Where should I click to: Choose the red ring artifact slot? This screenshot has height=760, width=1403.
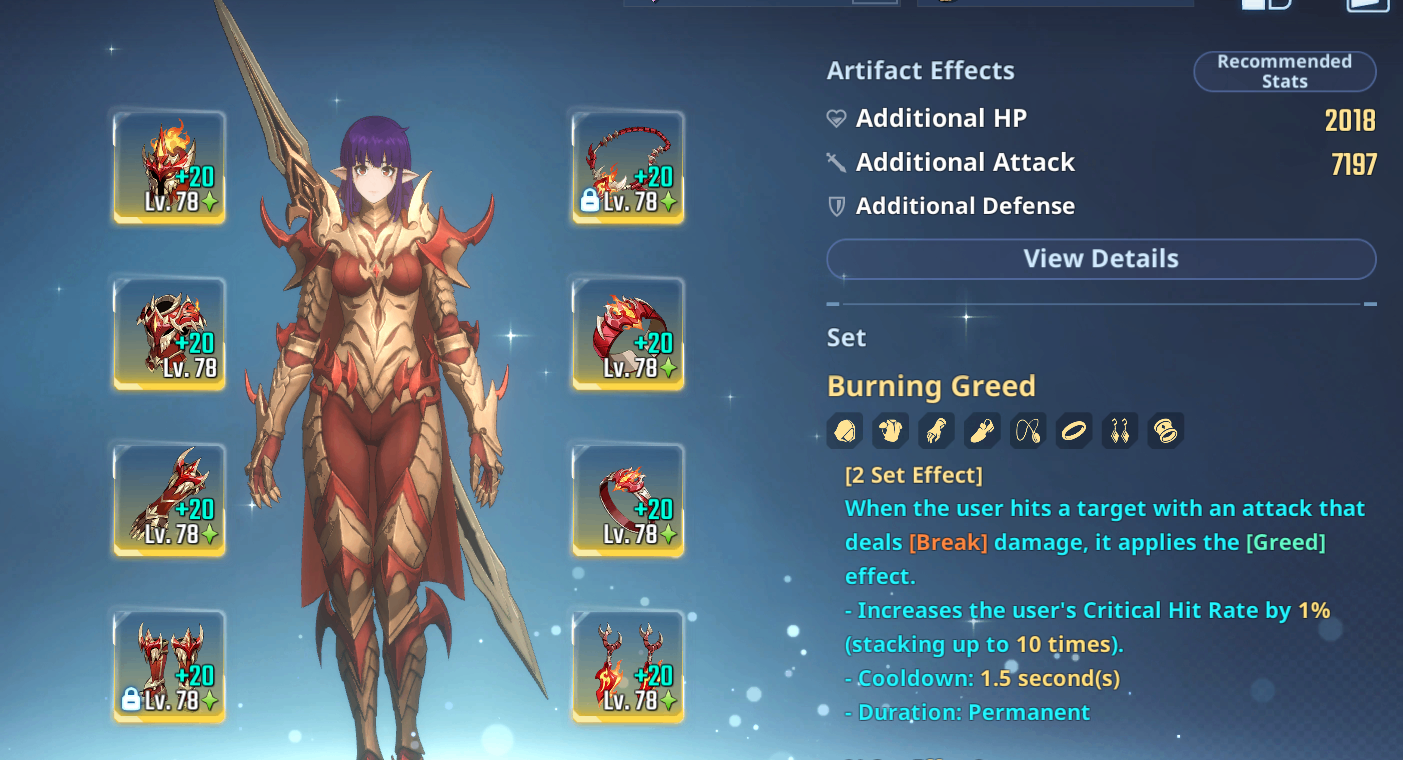[x=628, y=500]
